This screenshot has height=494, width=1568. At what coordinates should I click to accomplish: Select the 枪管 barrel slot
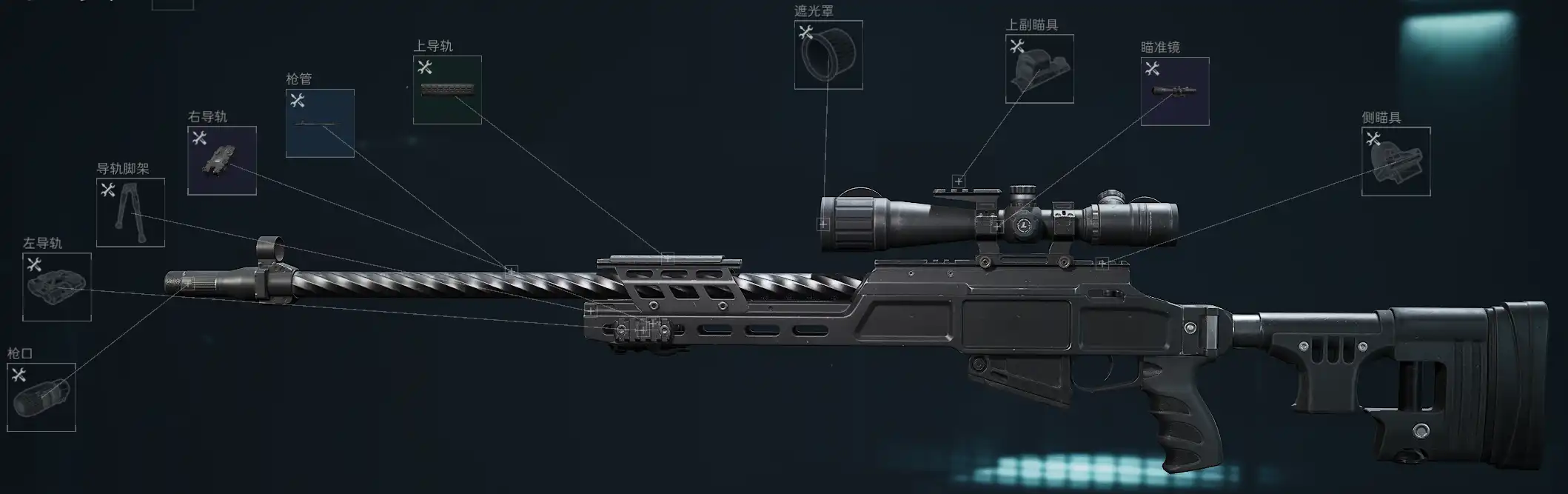320,123
